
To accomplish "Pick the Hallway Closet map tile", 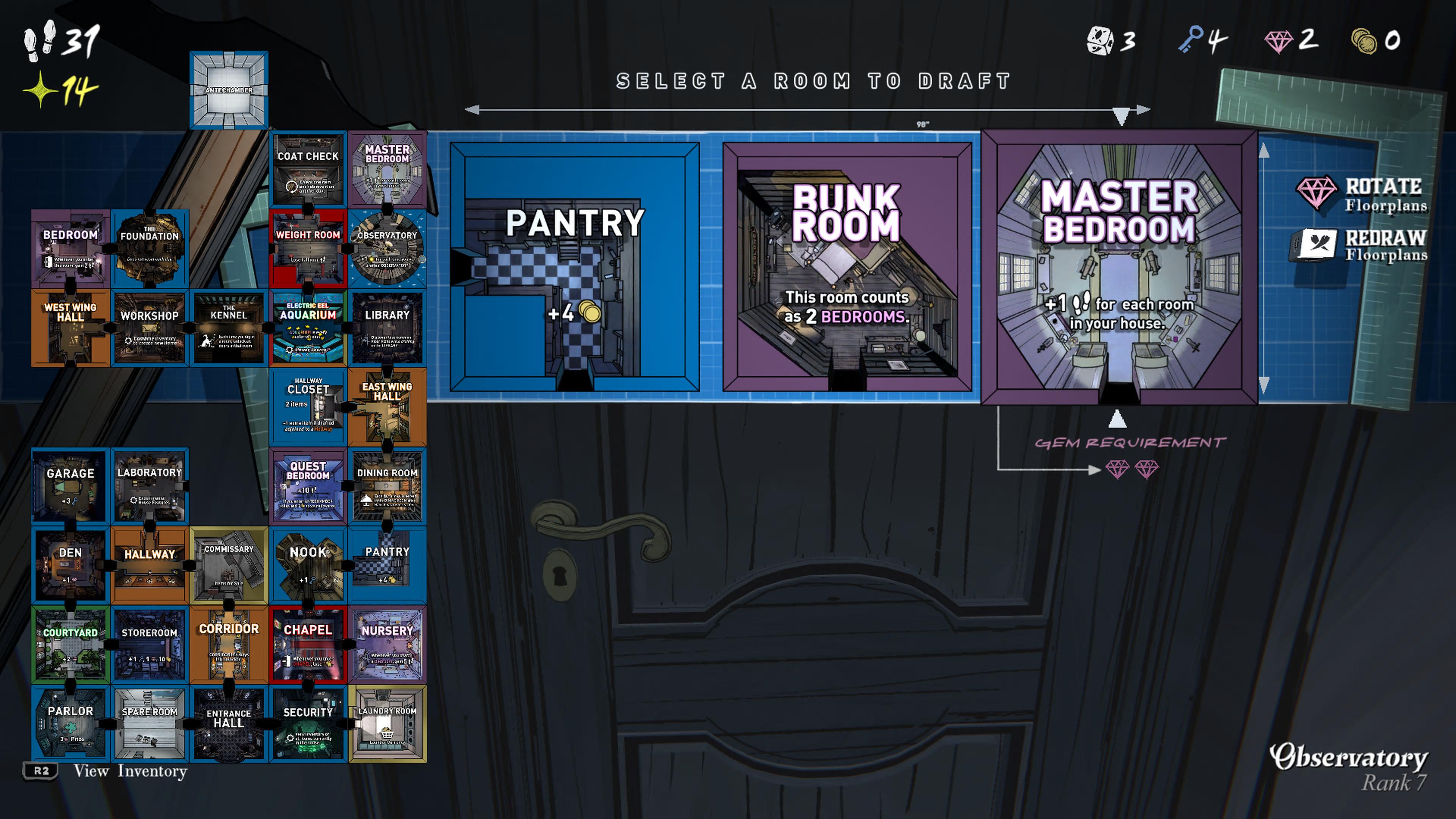I will (x=308, y=407).
